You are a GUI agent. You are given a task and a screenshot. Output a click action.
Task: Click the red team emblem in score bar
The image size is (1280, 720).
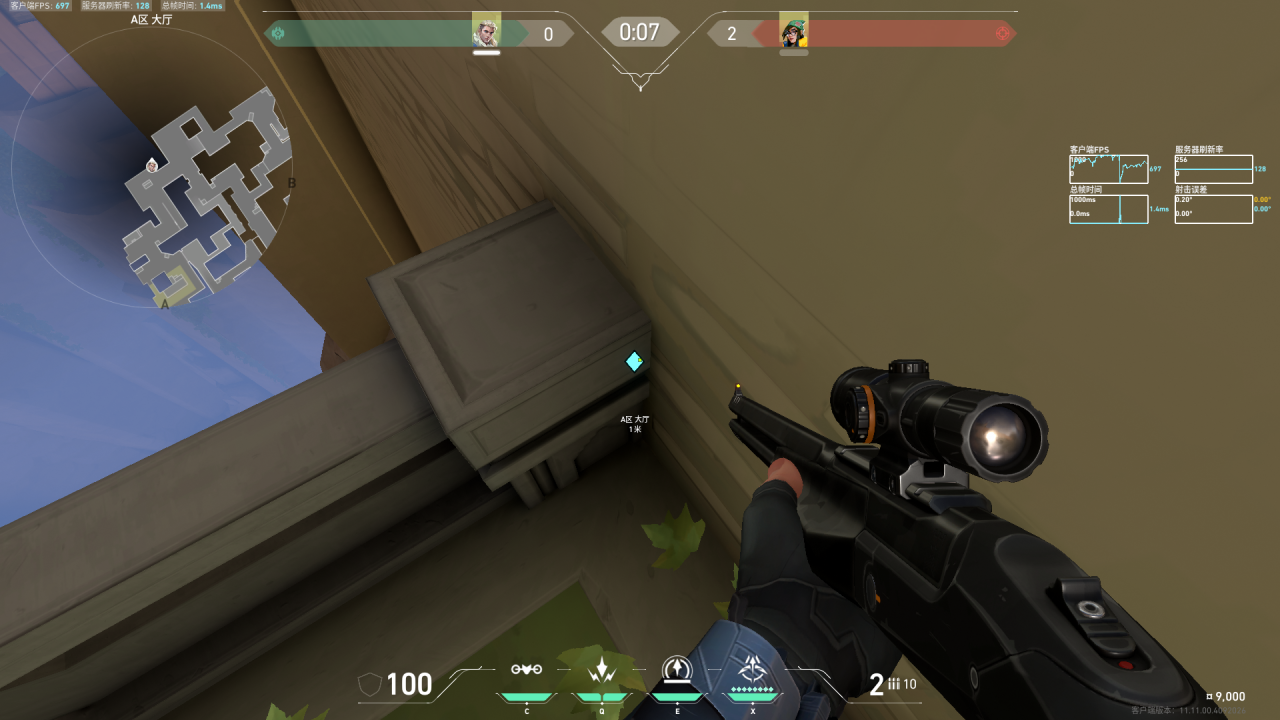(x=1002, y=34)
